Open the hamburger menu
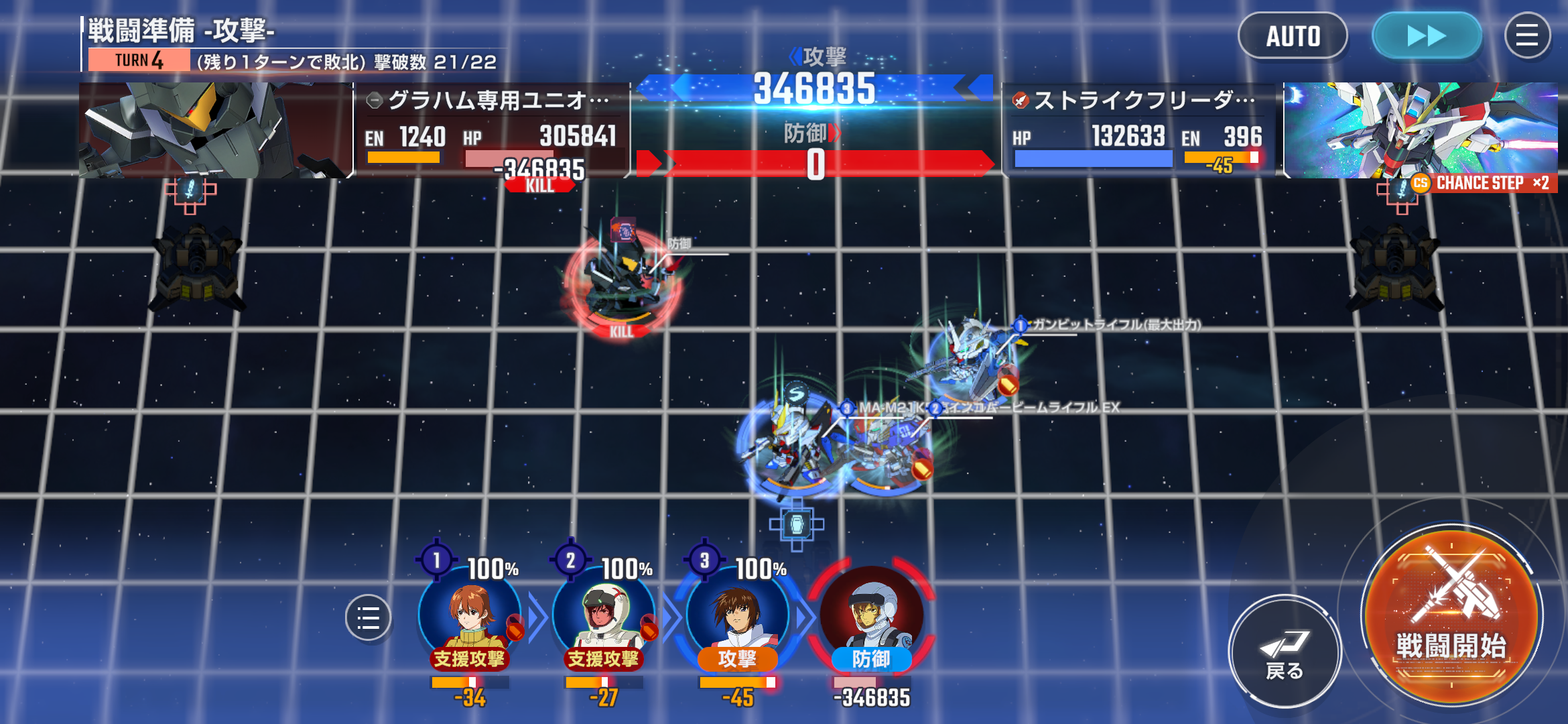The width and height of the screenshot is (1568, 724). click(1527, 36)
